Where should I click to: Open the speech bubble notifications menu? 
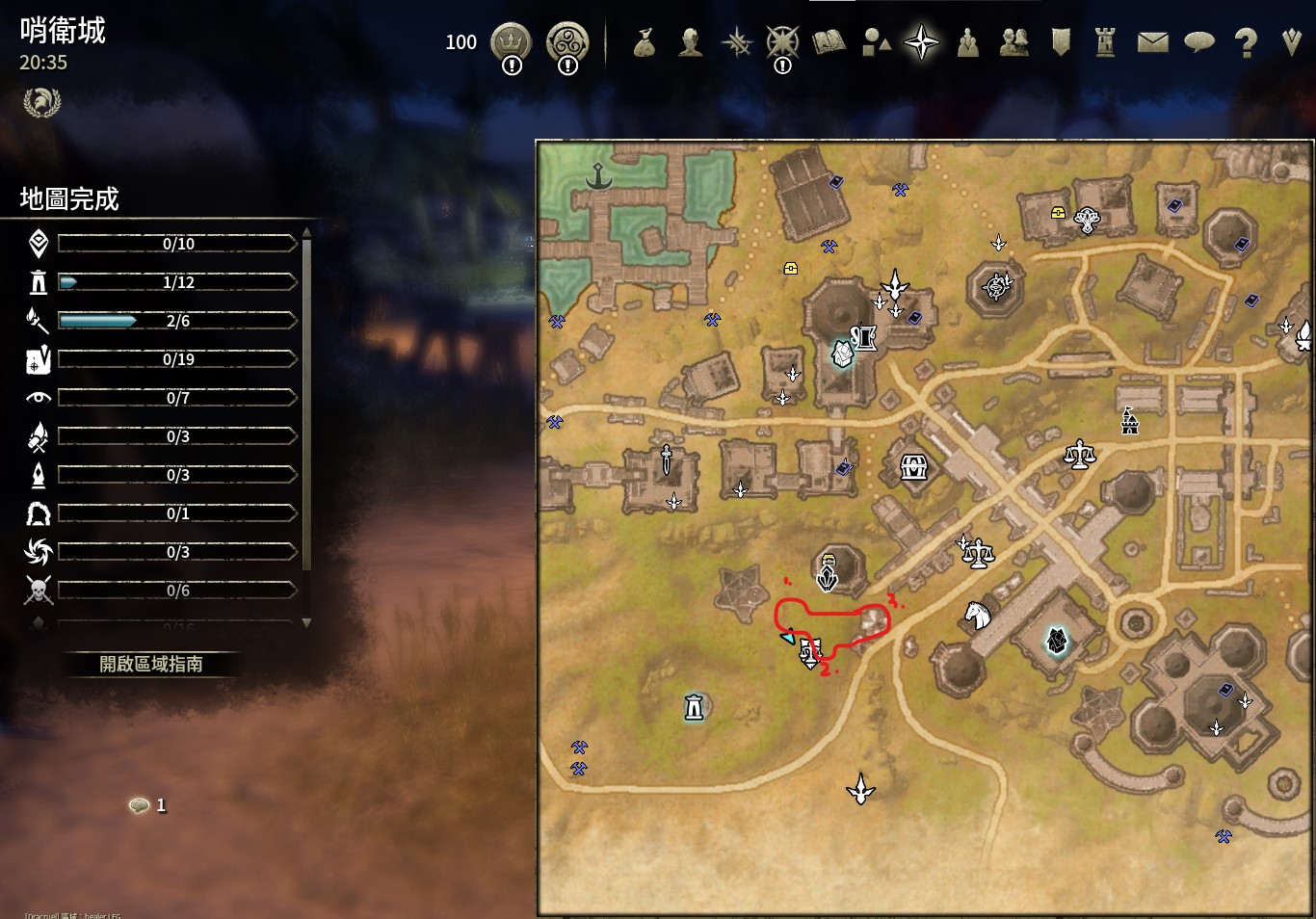pos(1198,42)
